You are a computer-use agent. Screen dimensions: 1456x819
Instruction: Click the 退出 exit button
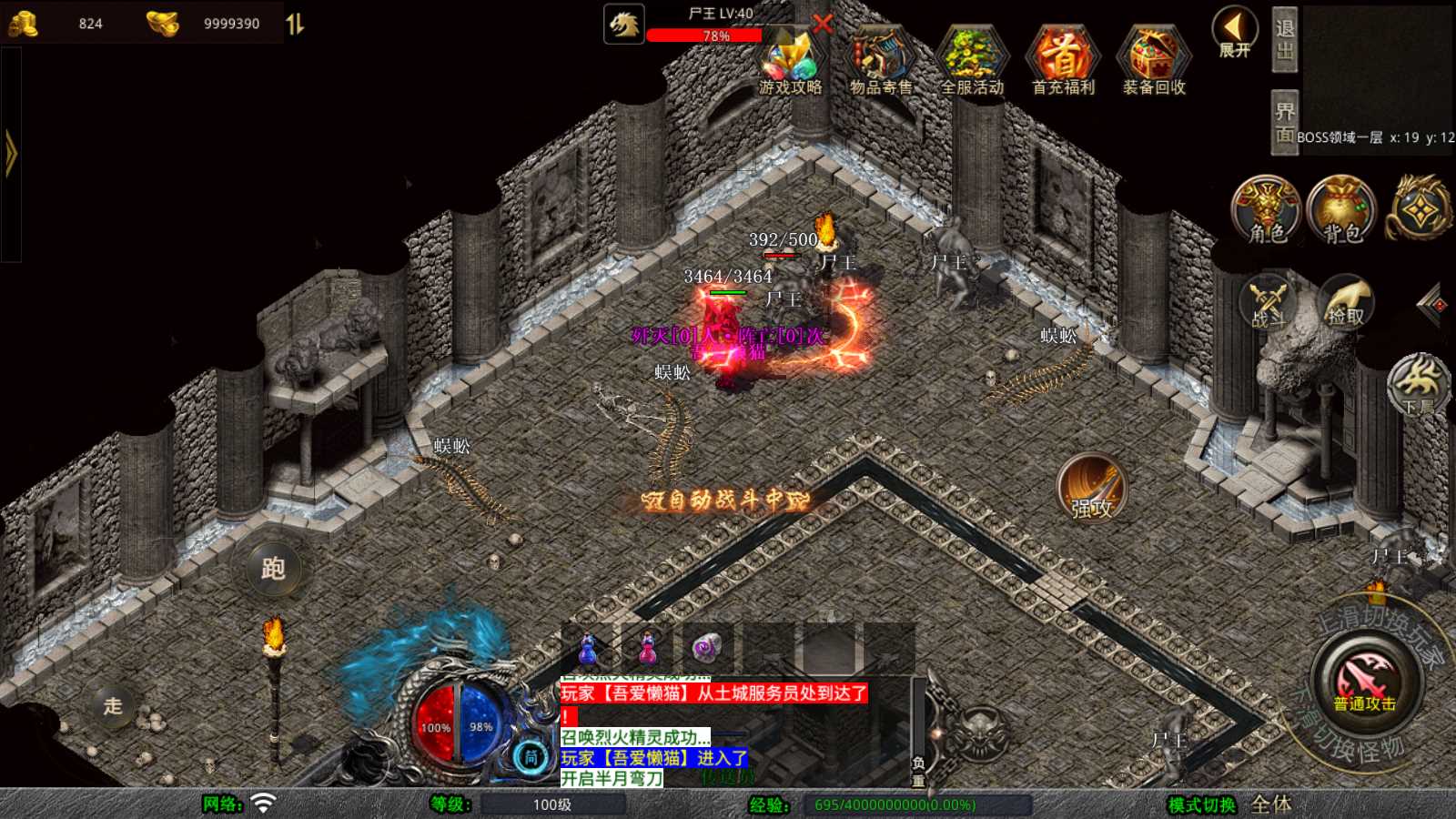click(1284, 39)
